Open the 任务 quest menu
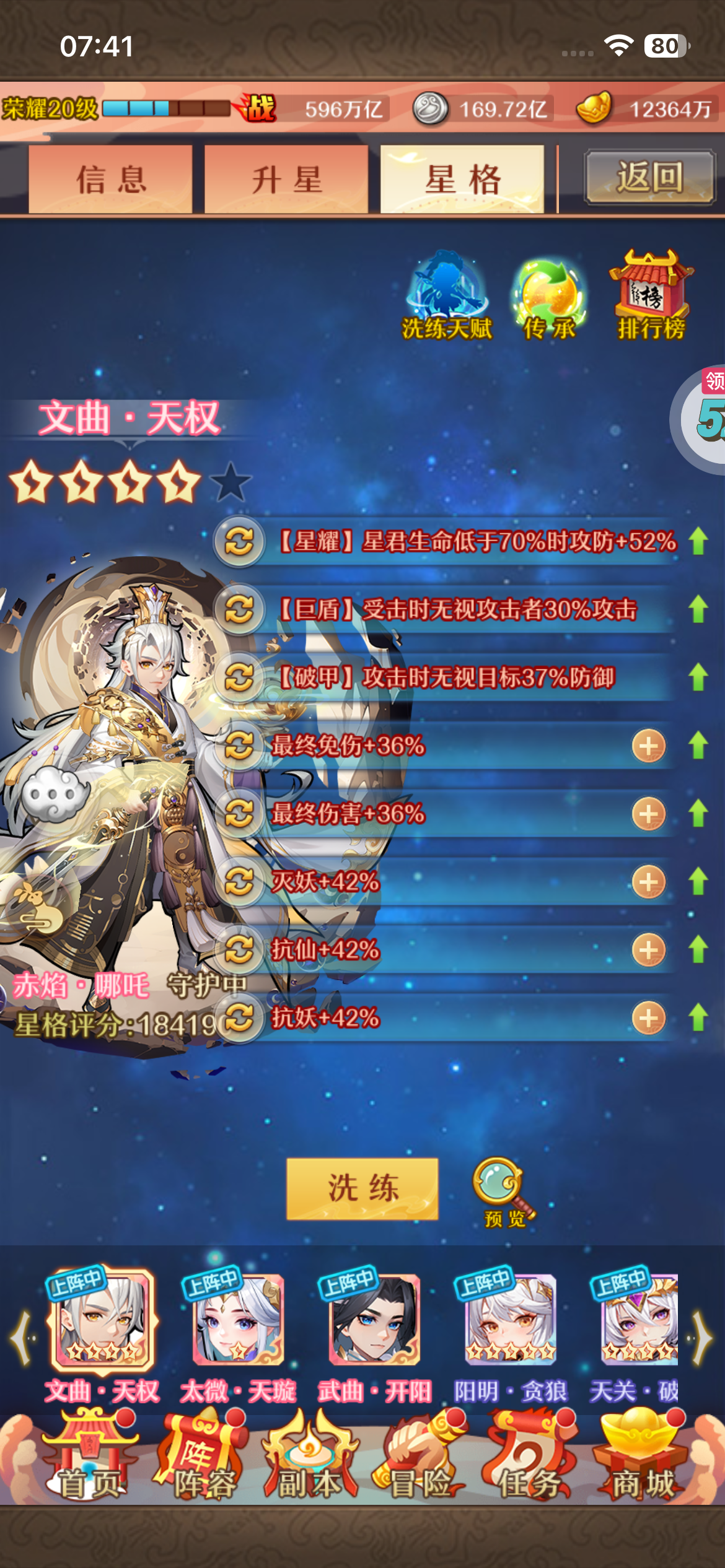Viewport: 725px width, 1568px height. 530,1457
